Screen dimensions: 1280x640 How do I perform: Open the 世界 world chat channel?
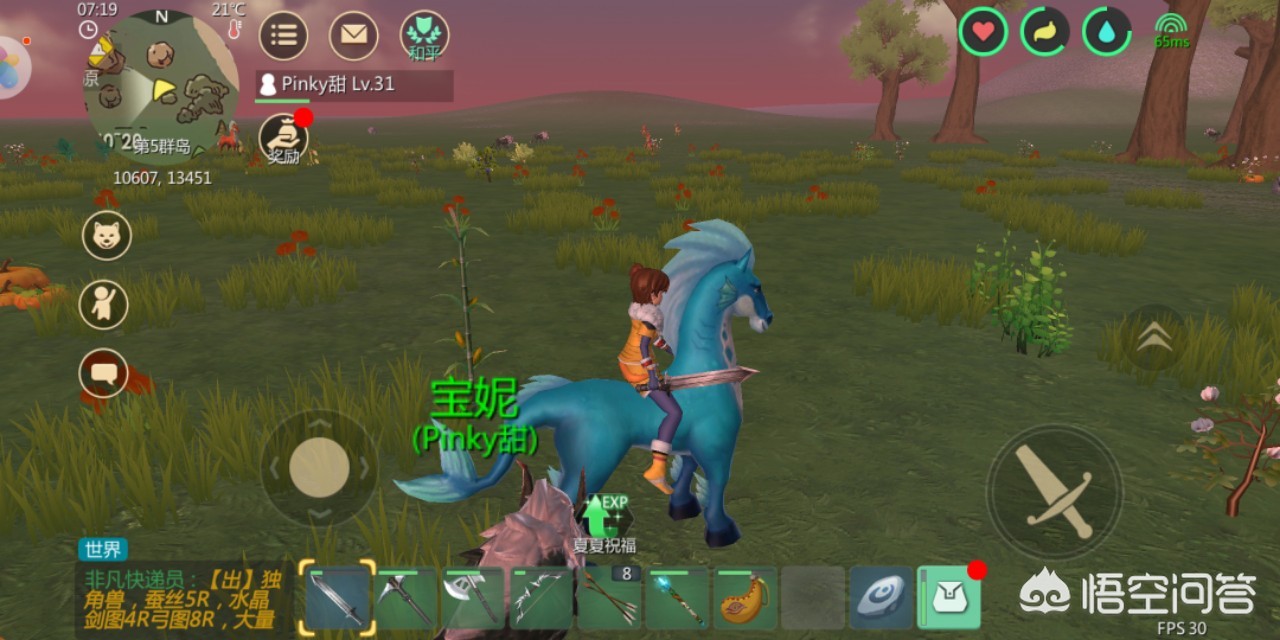102,549
